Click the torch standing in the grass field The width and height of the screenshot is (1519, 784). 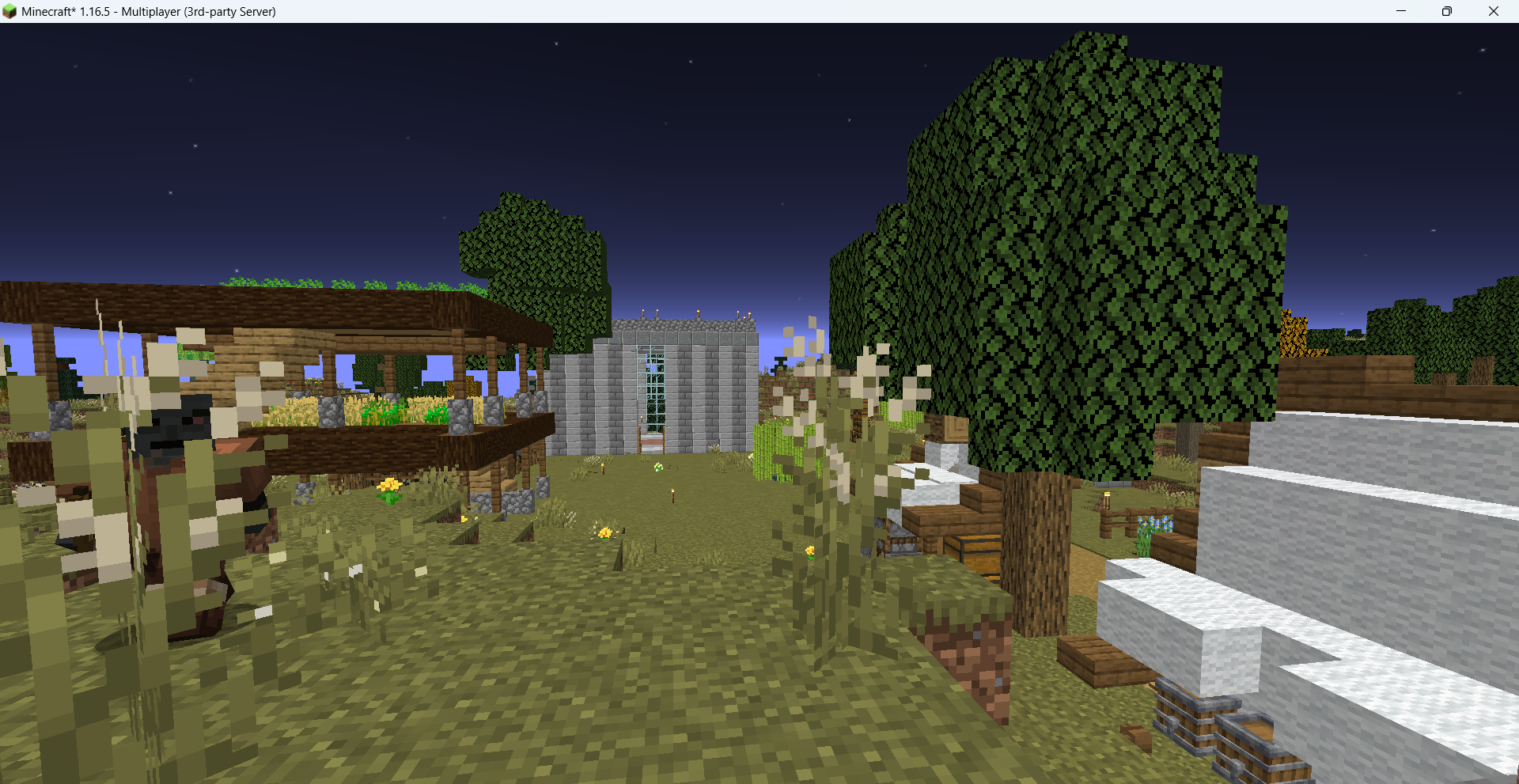coord(672,497)
